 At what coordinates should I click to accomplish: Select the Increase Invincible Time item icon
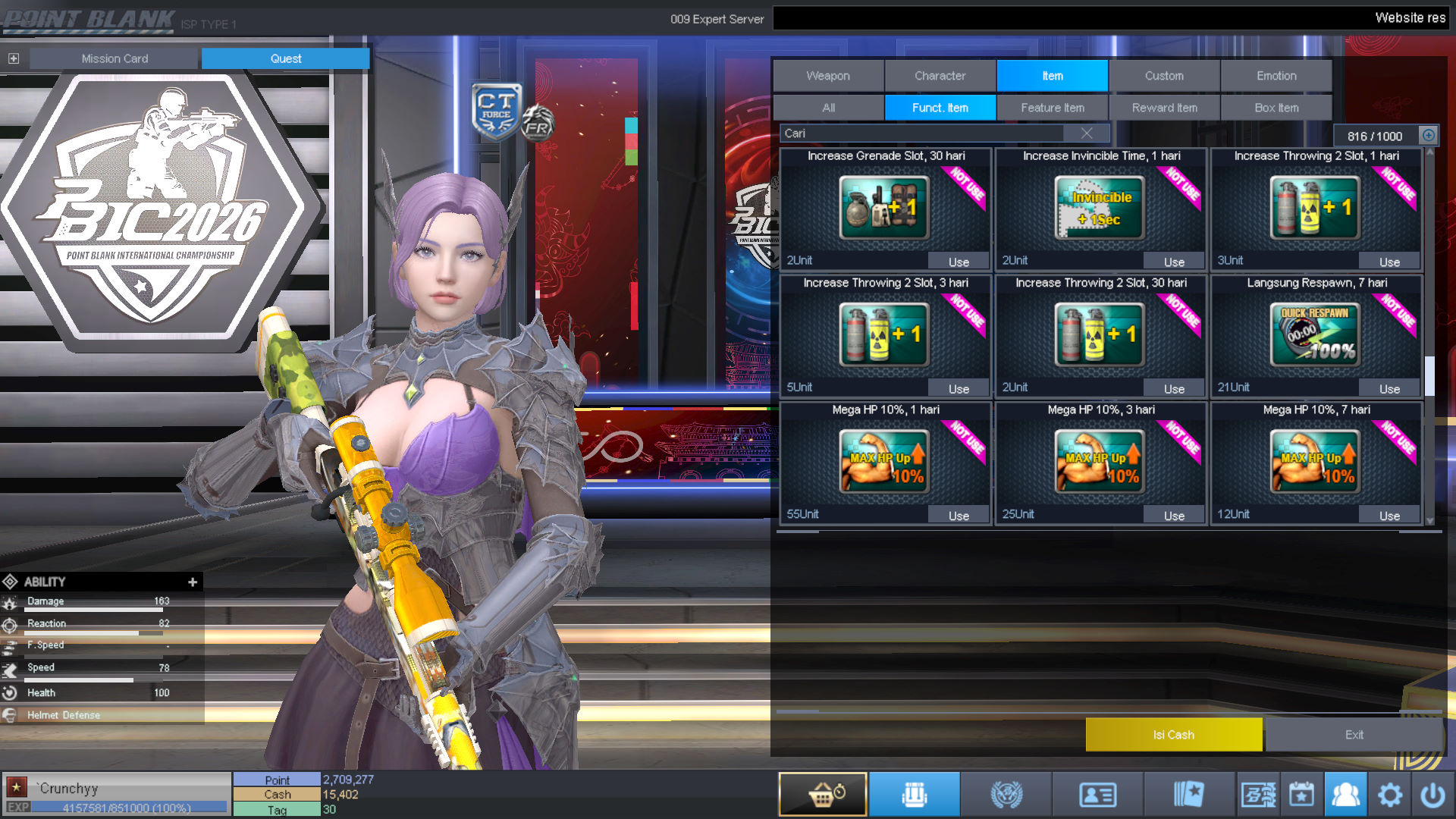(x=1100, y=208)
